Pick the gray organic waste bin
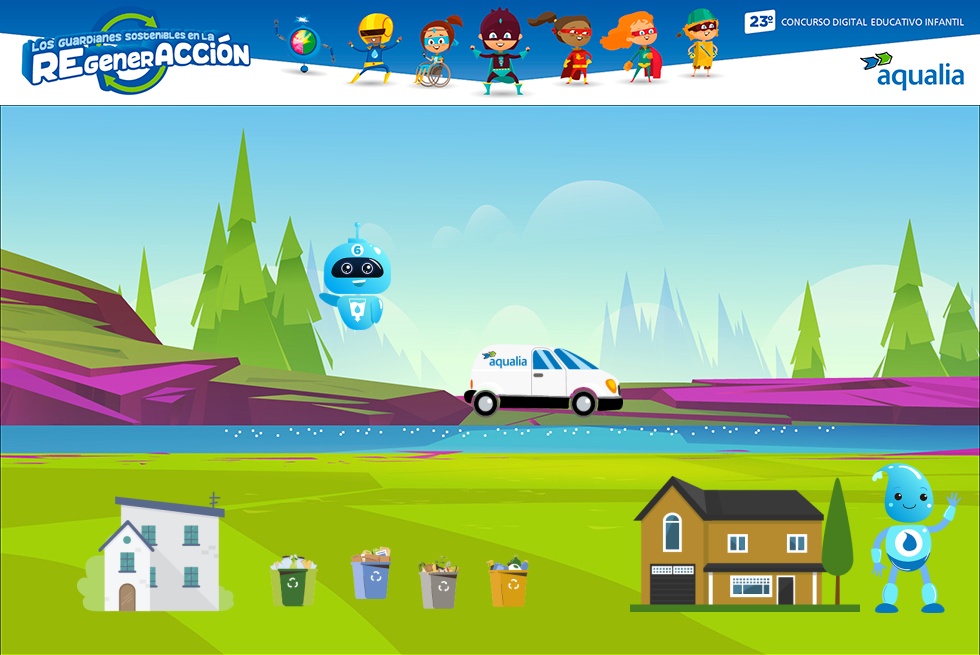The height and width of the screenshot is (655, 980). pos(438,585)
